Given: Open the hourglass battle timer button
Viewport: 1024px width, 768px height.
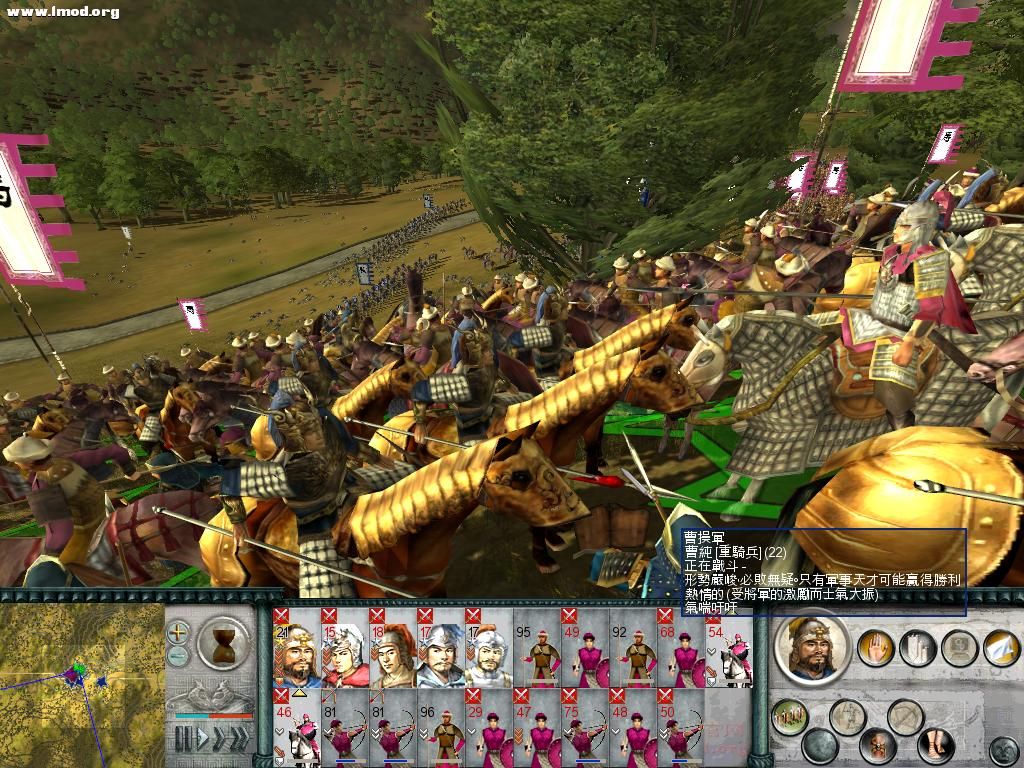Looking at the screenshot, I should (x=223, y=640).
